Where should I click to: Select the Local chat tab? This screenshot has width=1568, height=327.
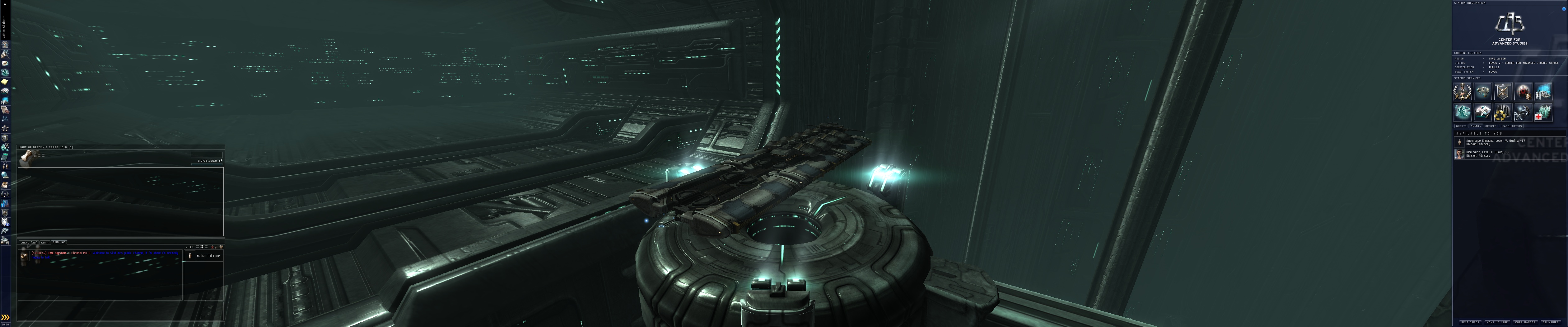[29, 242]
